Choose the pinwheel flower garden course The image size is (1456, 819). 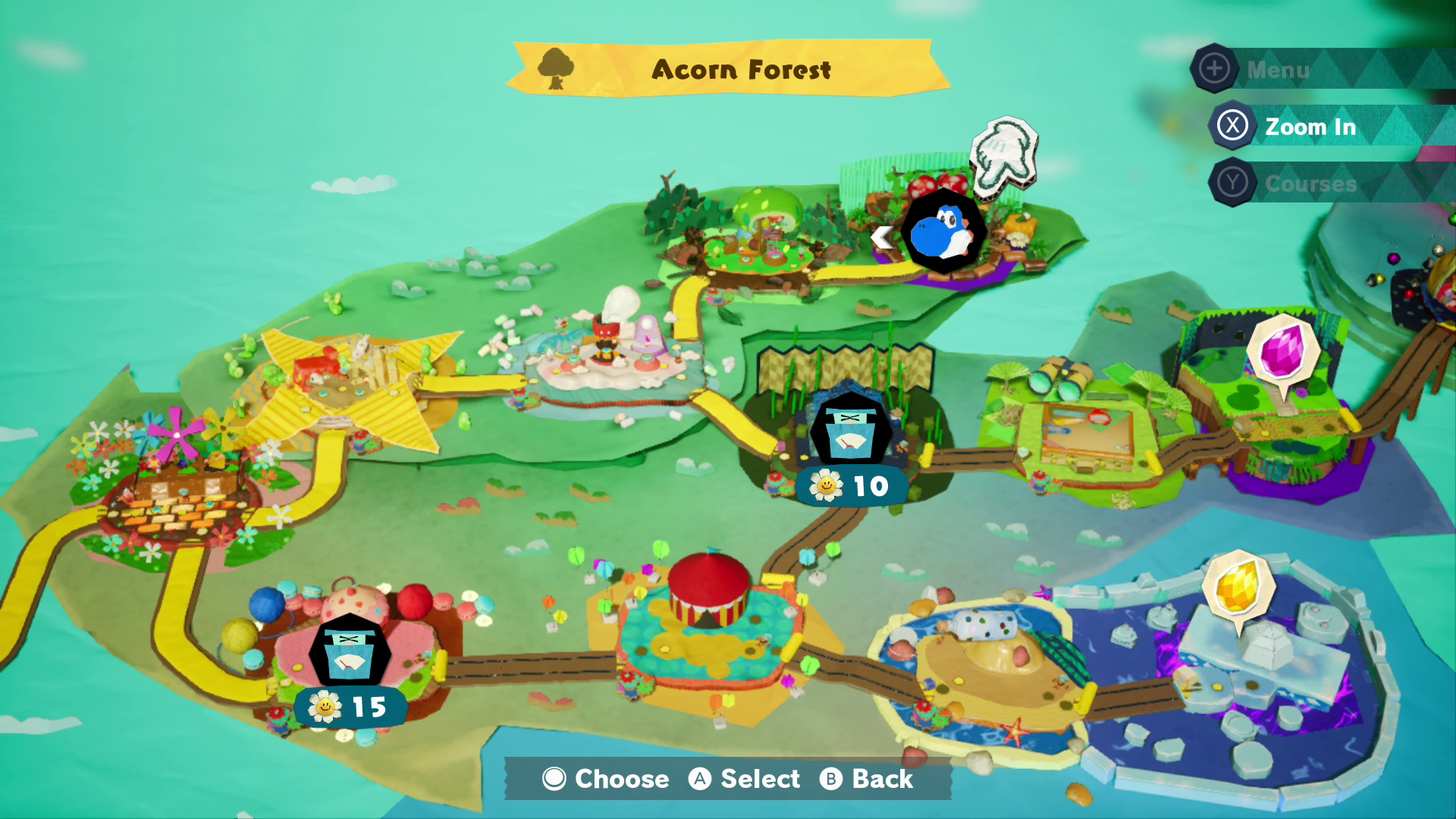tap(178, 485)
